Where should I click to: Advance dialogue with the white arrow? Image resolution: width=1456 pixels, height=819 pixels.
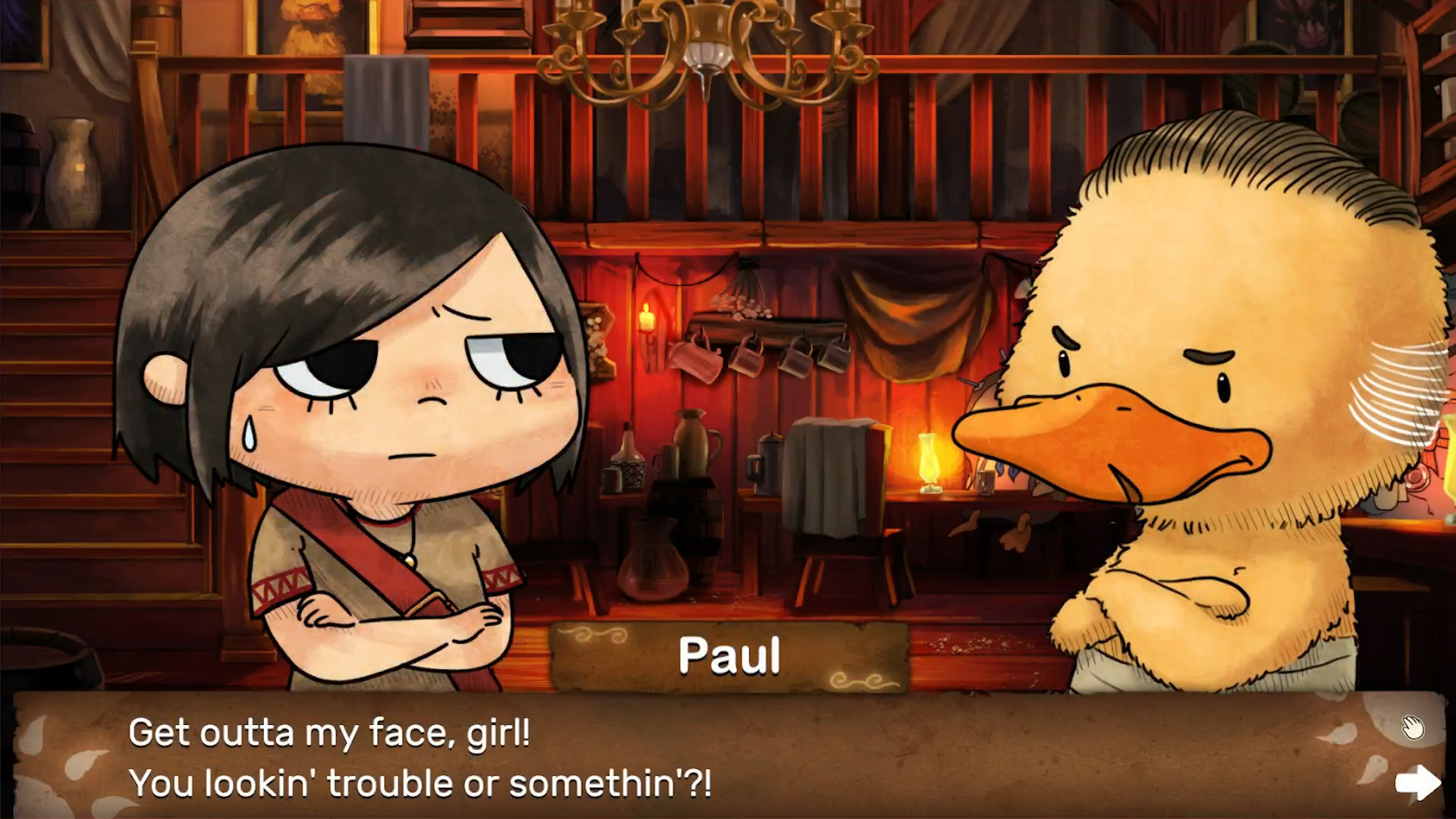tap(1417, 782)
